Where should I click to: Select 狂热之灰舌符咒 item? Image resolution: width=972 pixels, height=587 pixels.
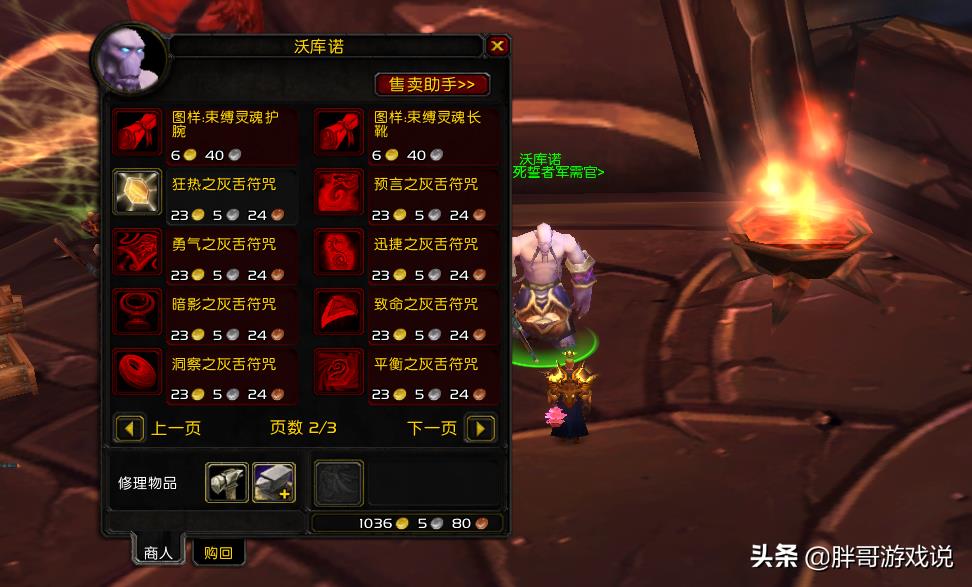point(138,191)
